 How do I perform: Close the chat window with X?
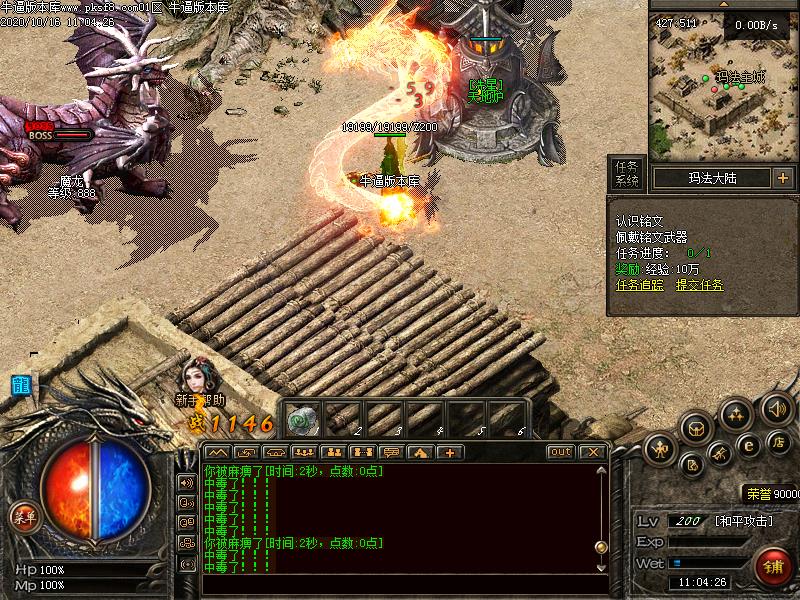[593, 452]
